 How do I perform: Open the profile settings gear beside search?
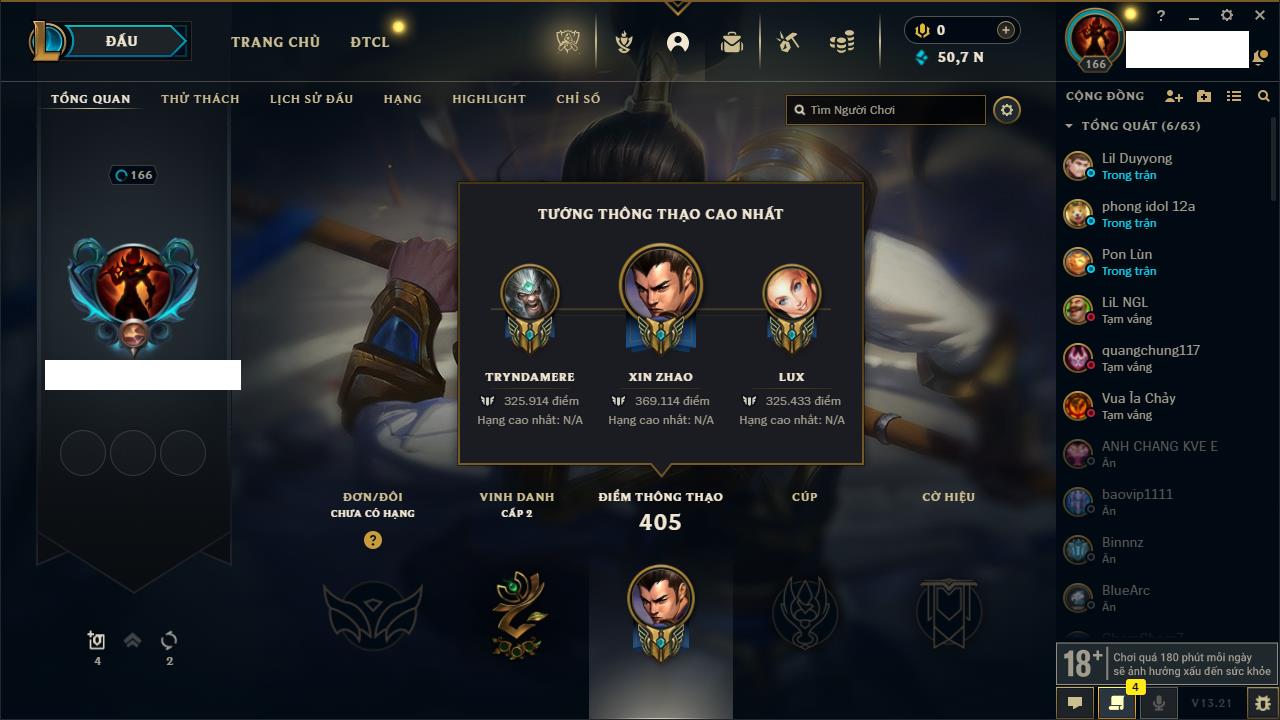(x=1007, y=110)
